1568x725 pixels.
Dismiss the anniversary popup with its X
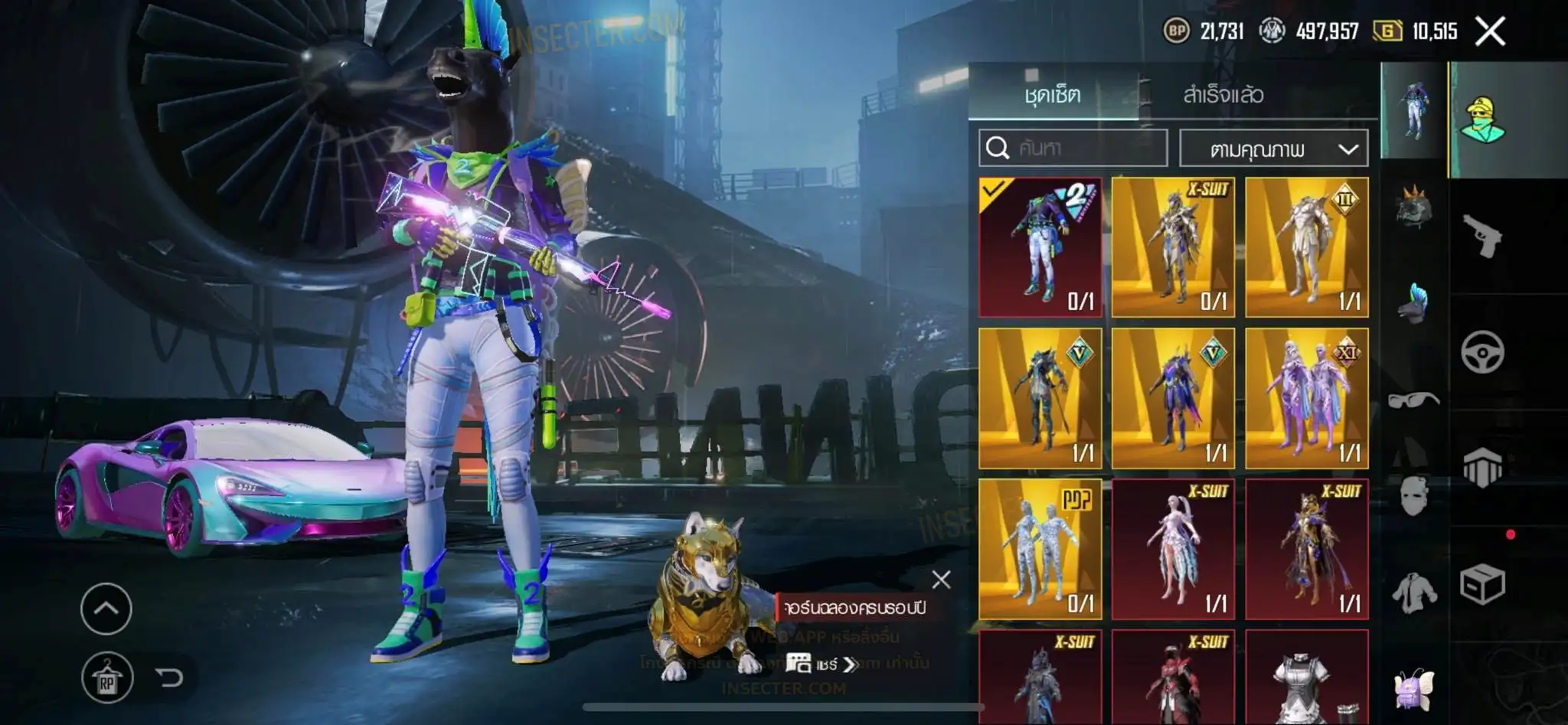click(941, 580)
